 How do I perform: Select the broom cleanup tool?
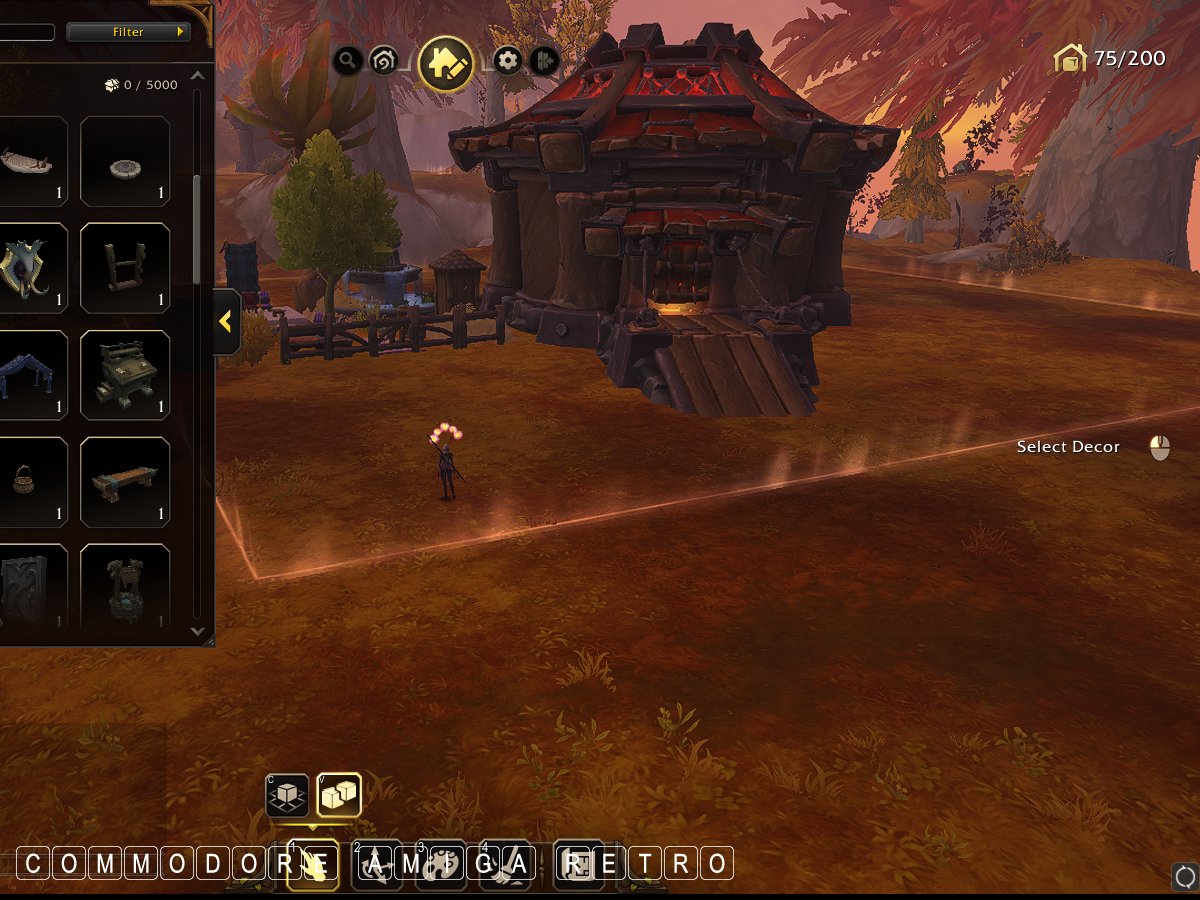click(505, 864)
